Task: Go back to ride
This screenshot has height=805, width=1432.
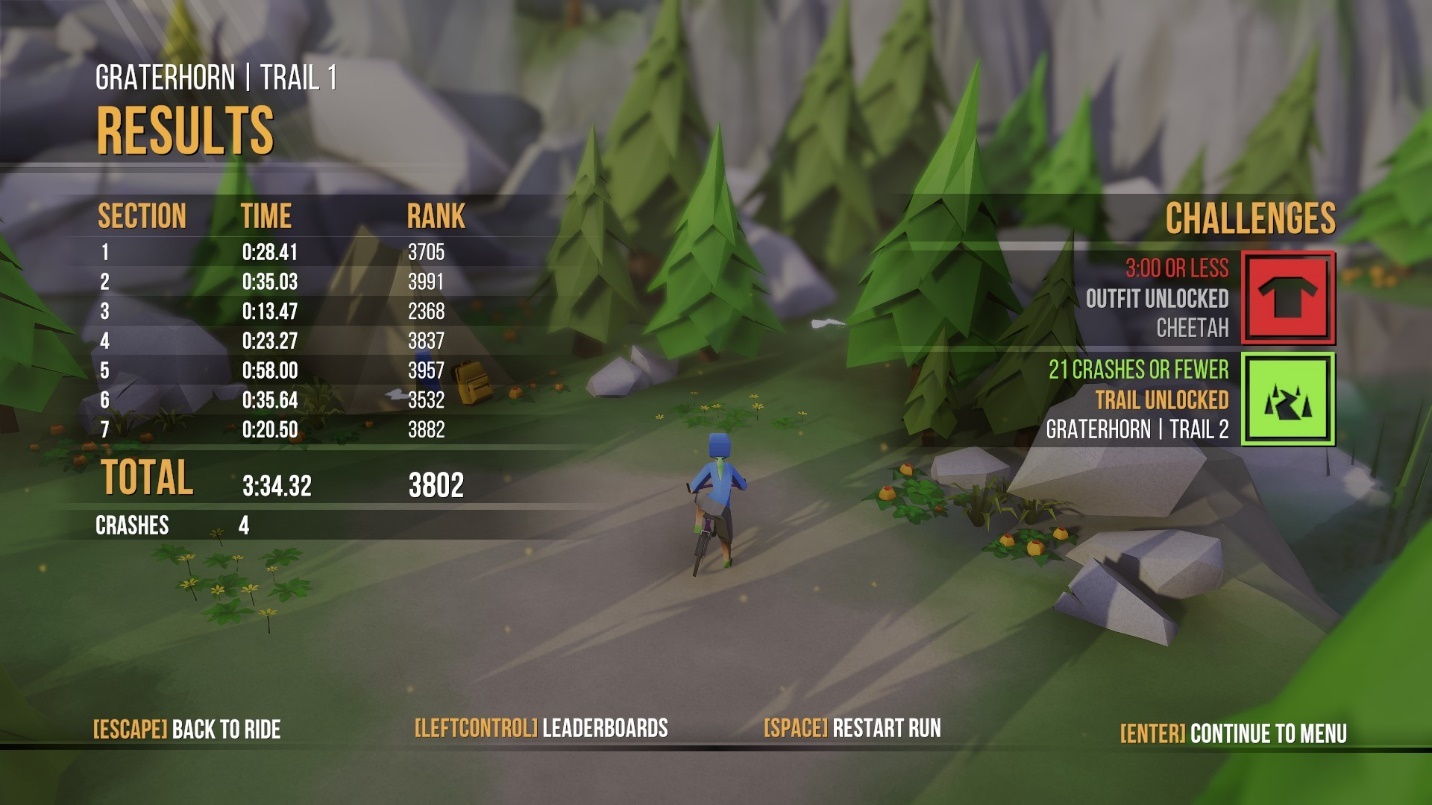Action: tap(187, 729)
